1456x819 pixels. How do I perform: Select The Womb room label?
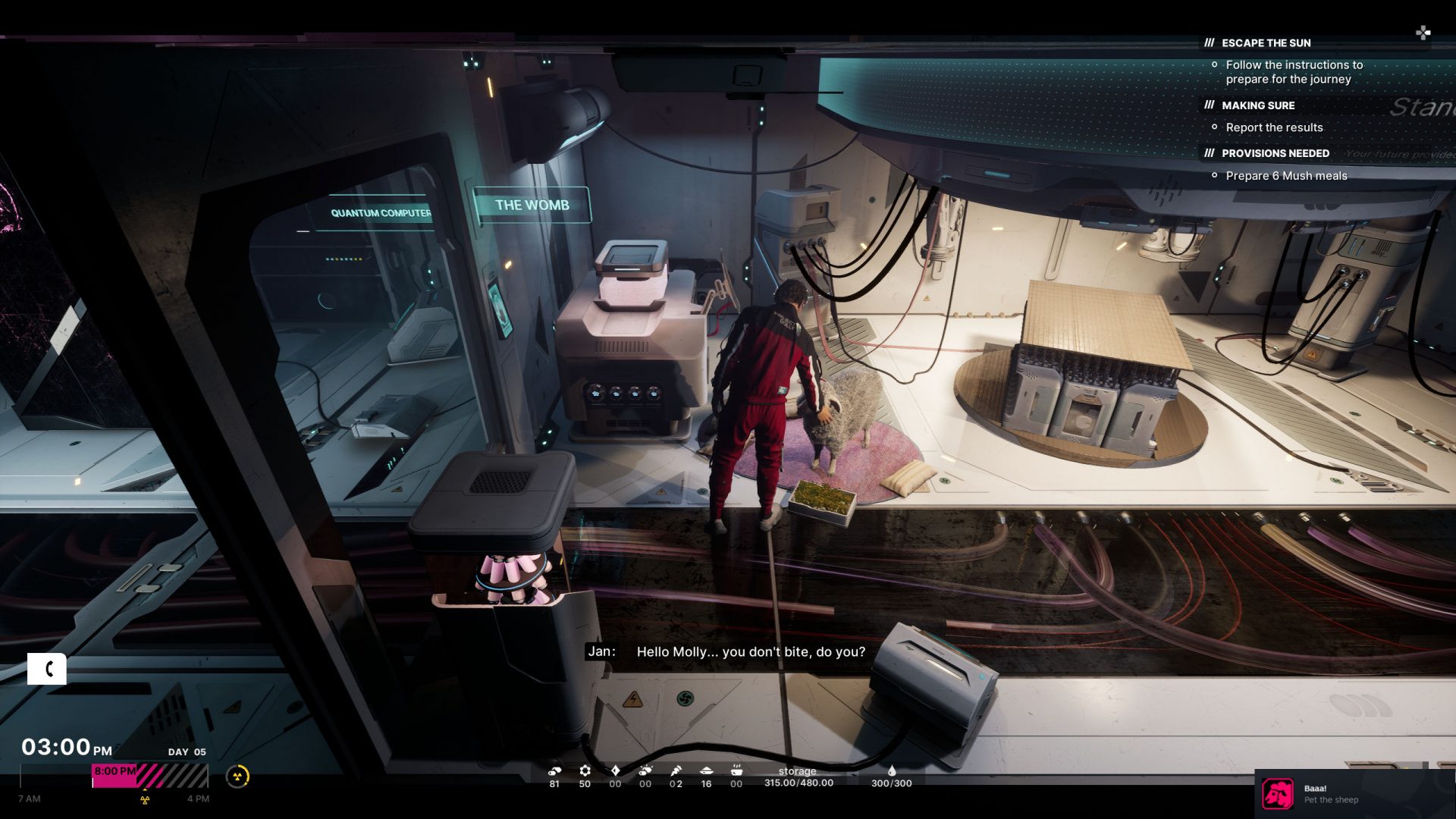point(532,205)
